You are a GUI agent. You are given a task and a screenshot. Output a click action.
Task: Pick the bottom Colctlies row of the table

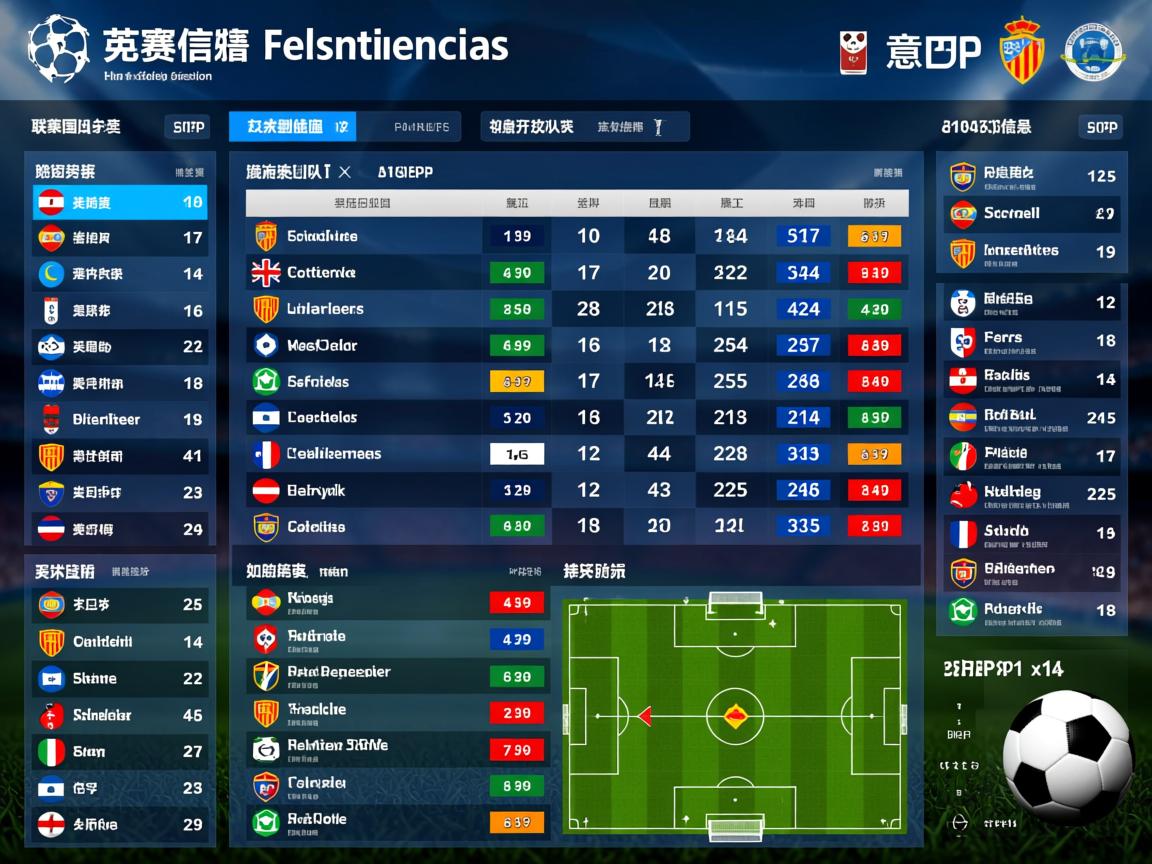coord(316,527)
